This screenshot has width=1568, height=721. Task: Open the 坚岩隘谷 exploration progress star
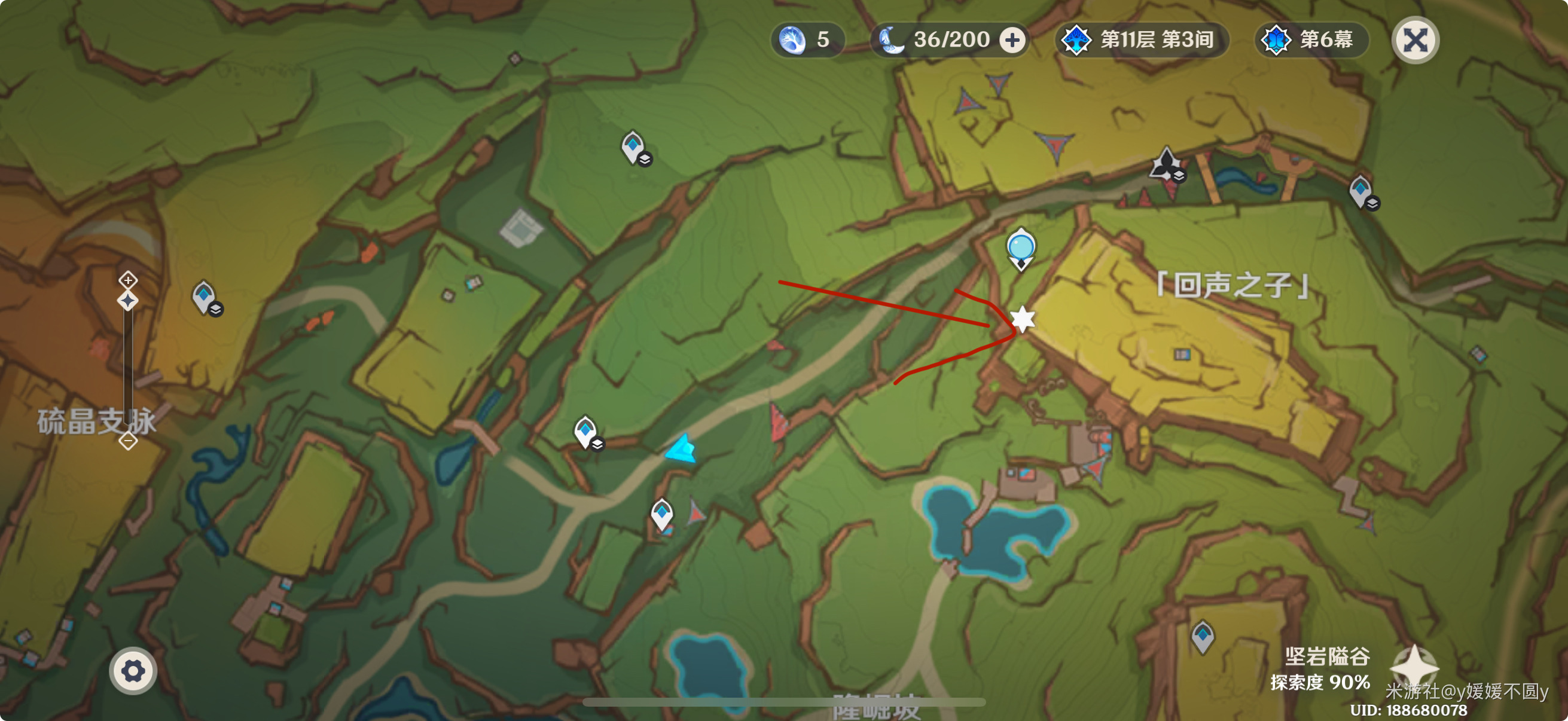1414,667
